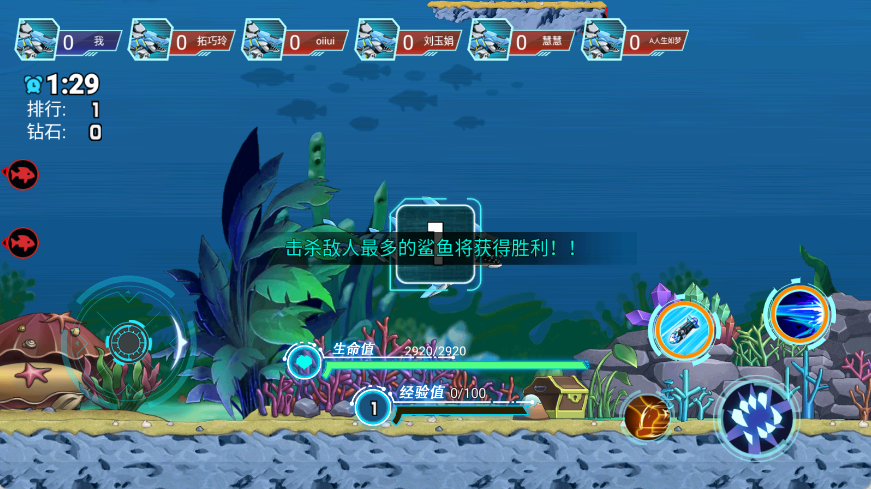Select player 慧慧 in the scoreboard

pyautogui.click(x=522, y=41)
